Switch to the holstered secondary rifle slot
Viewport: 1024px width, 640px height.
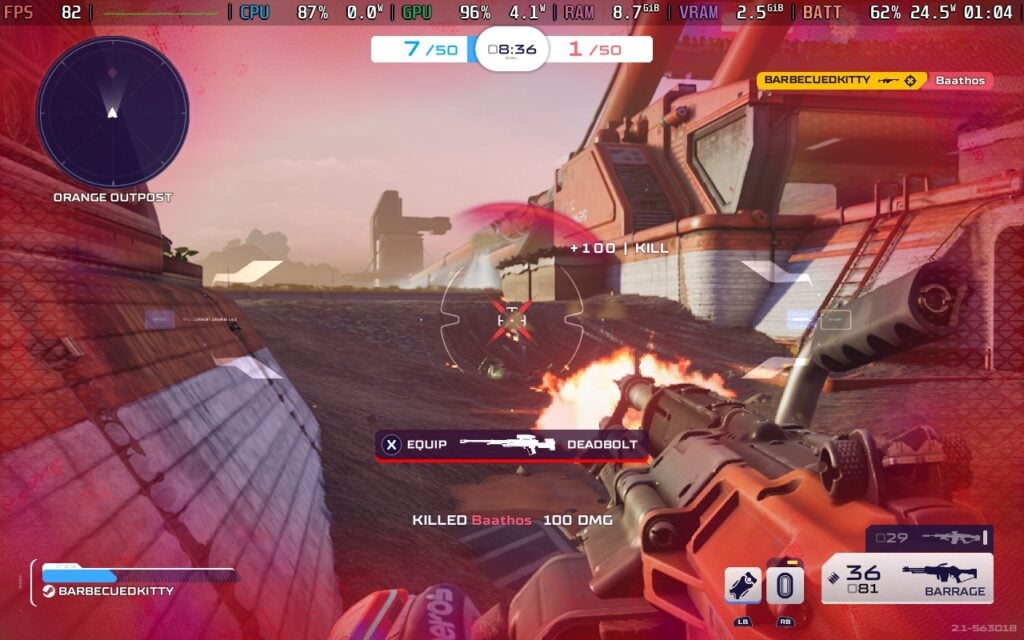pos(928,538)
